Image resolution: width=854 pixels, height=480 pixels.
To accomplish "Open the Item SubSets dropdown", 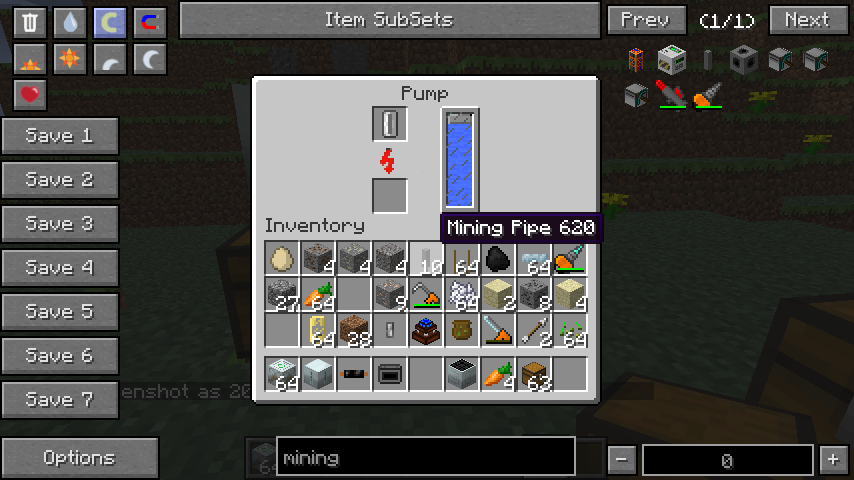I will pyautogui.click(x=389, y=20).
